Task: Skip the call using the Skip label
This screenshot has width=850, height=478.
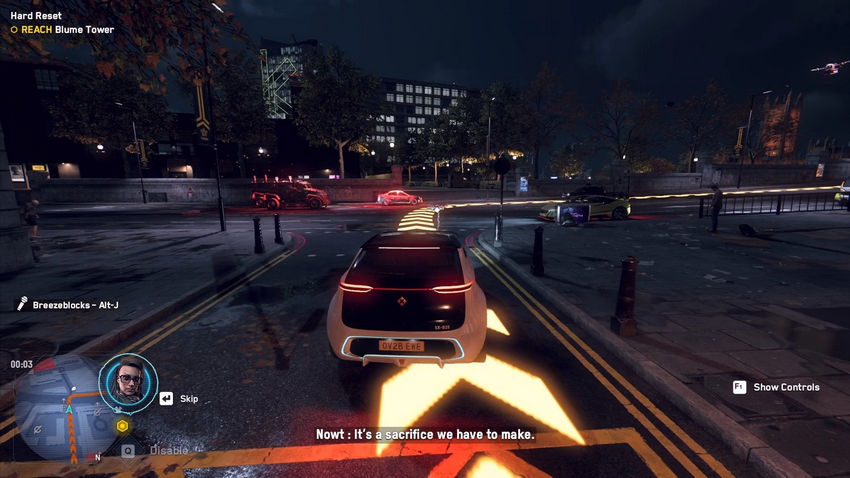Action: pos(189,398)
